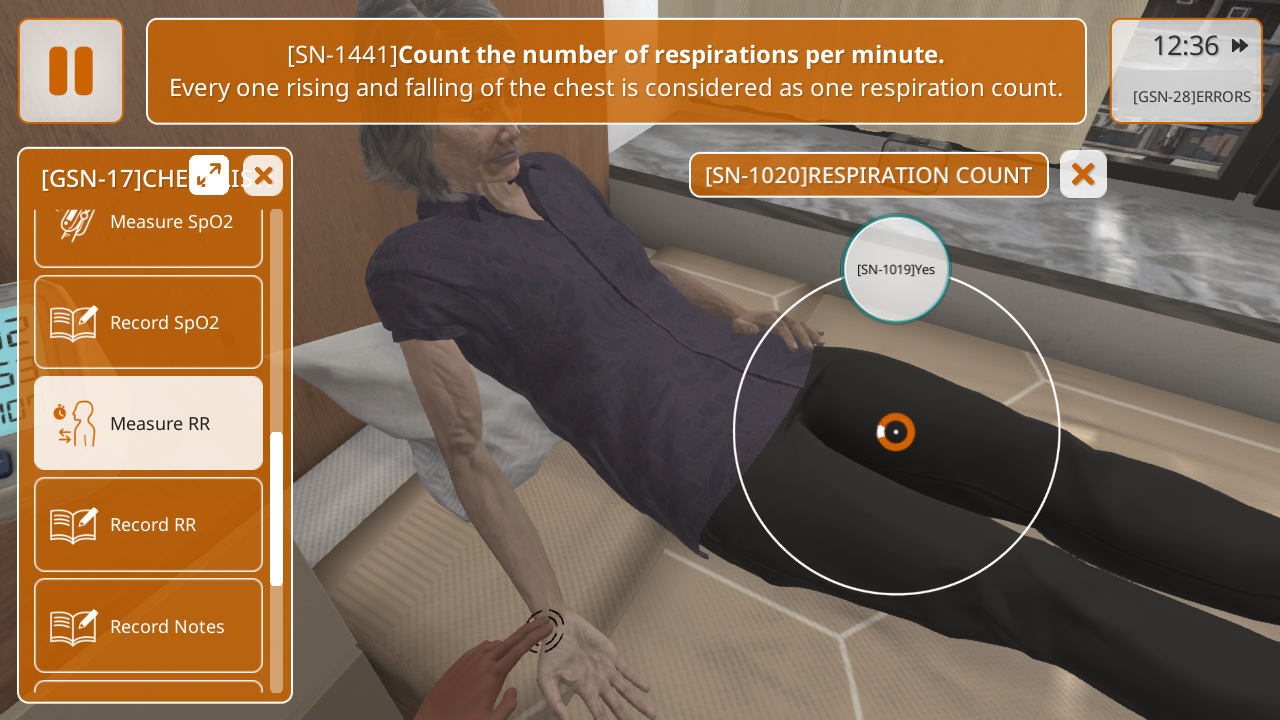The width and height of the screenshot is (1280, 720).
Task: Pause the simulation
Action: 71,71
